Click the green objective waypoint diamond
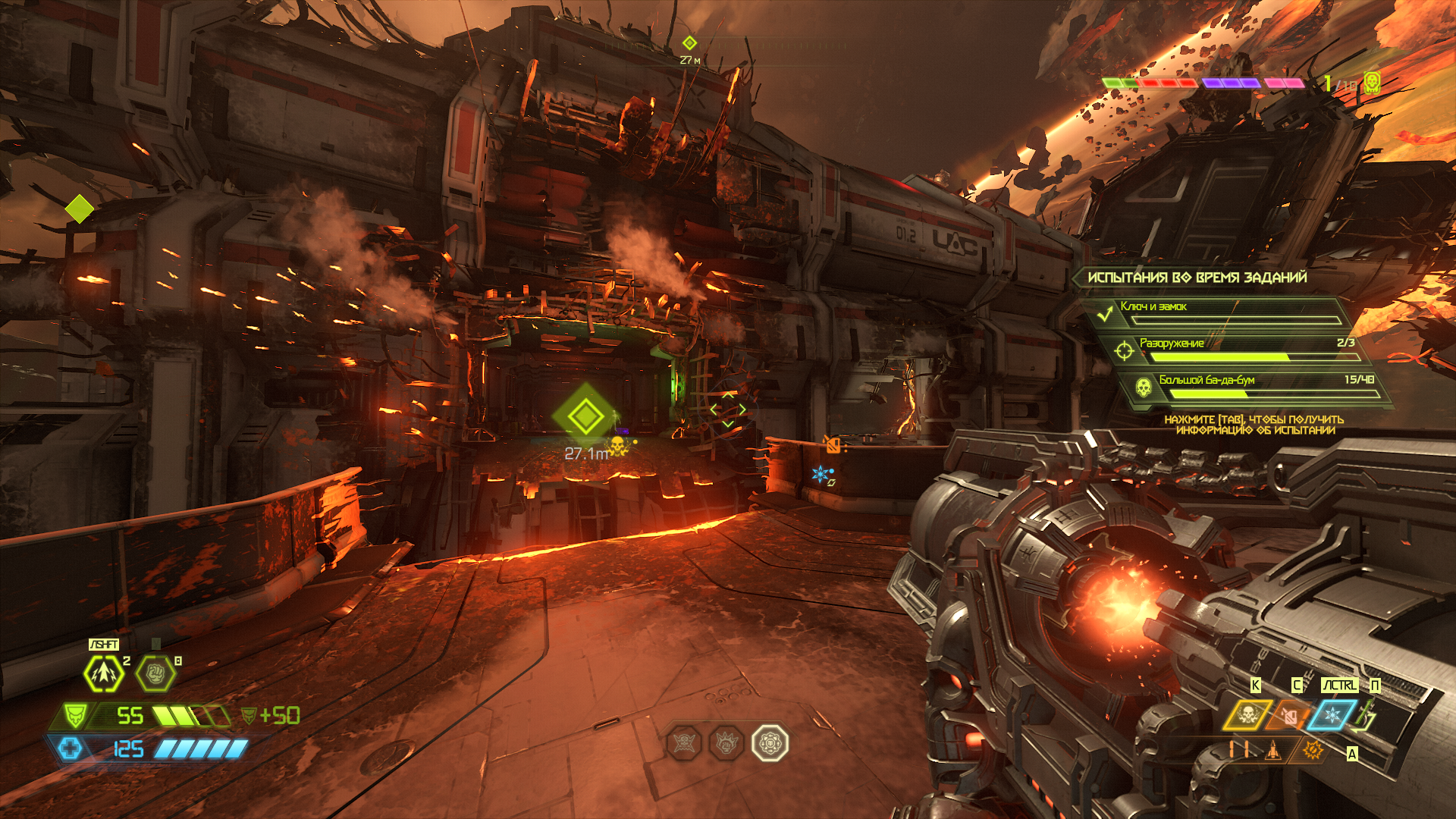Screen dimensions: 1456x819 tap(585, 416)
